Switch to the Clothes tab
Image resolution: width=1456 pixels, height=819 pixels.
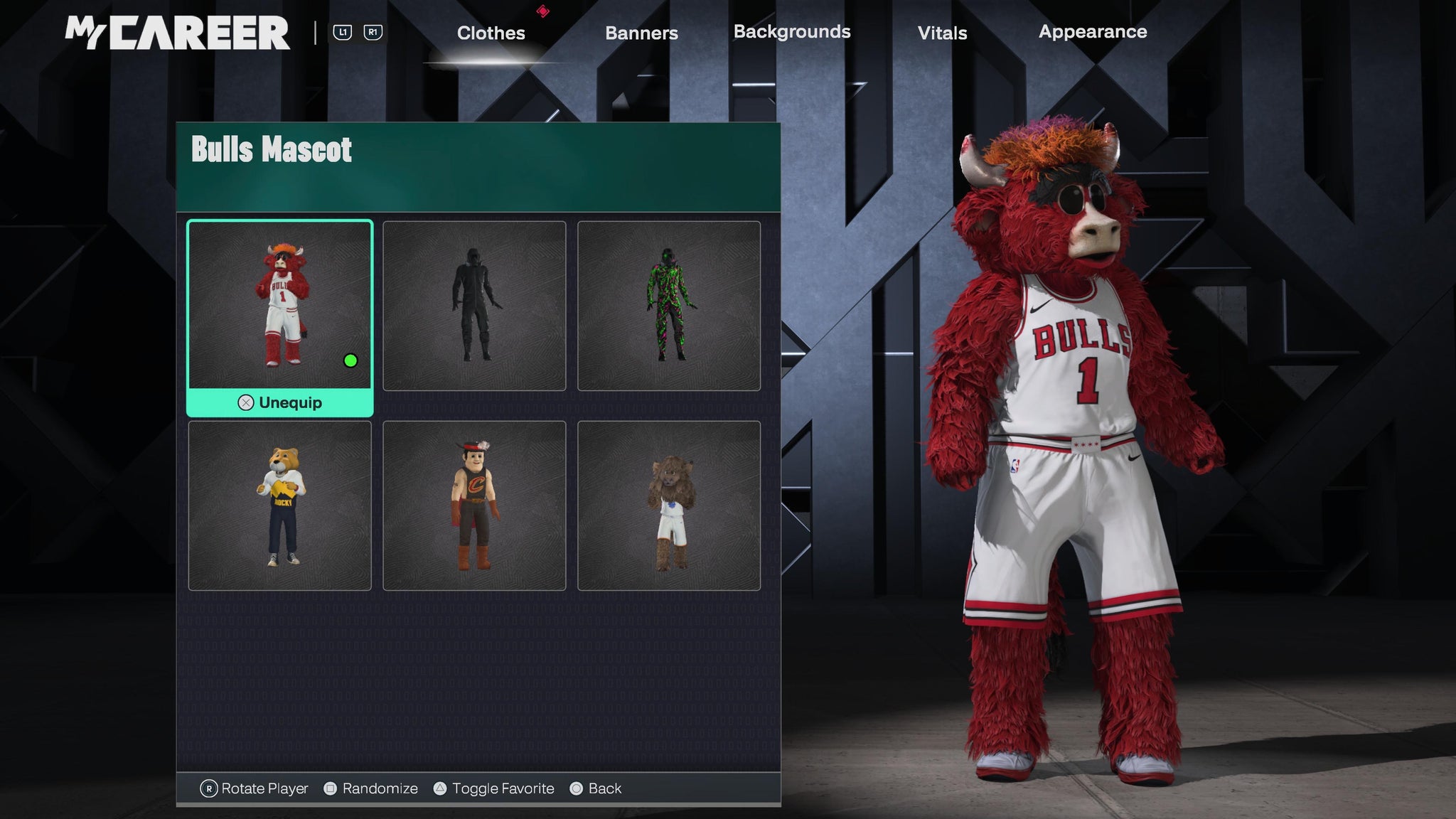coord(491,33)
